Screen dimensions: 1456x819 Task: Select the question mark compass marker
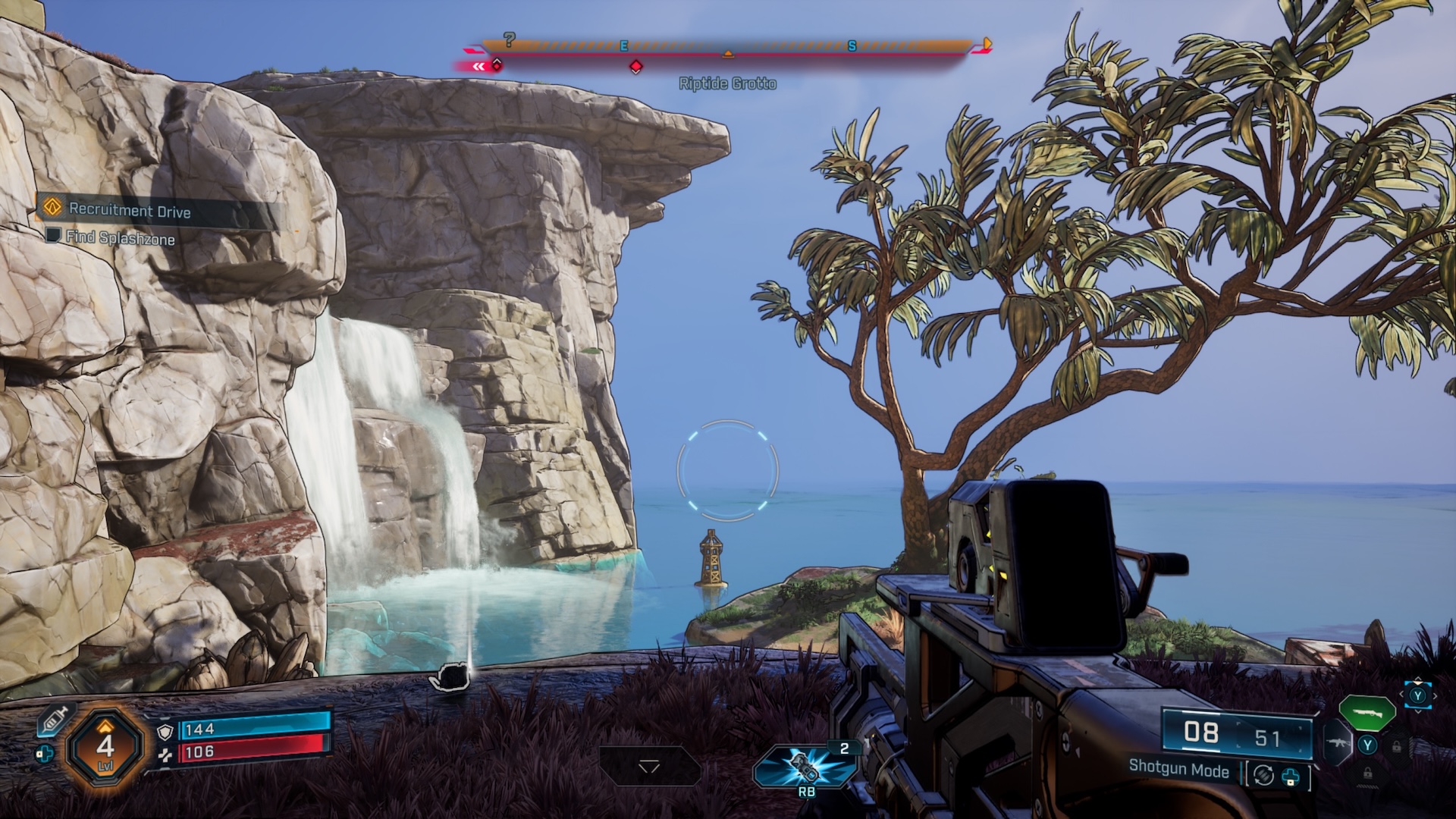point(510,39)
